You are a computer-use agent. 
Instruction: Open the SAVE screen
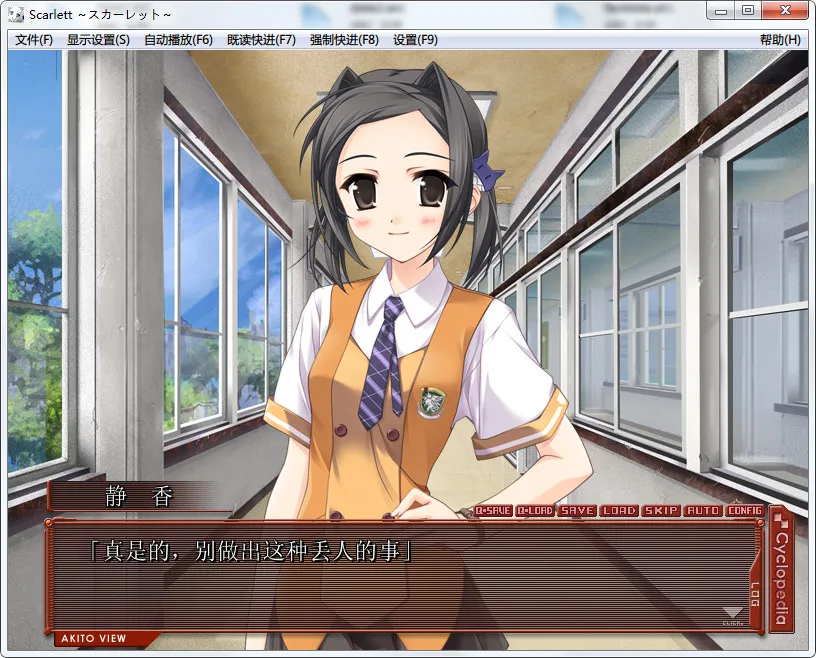tap(577, 511)
